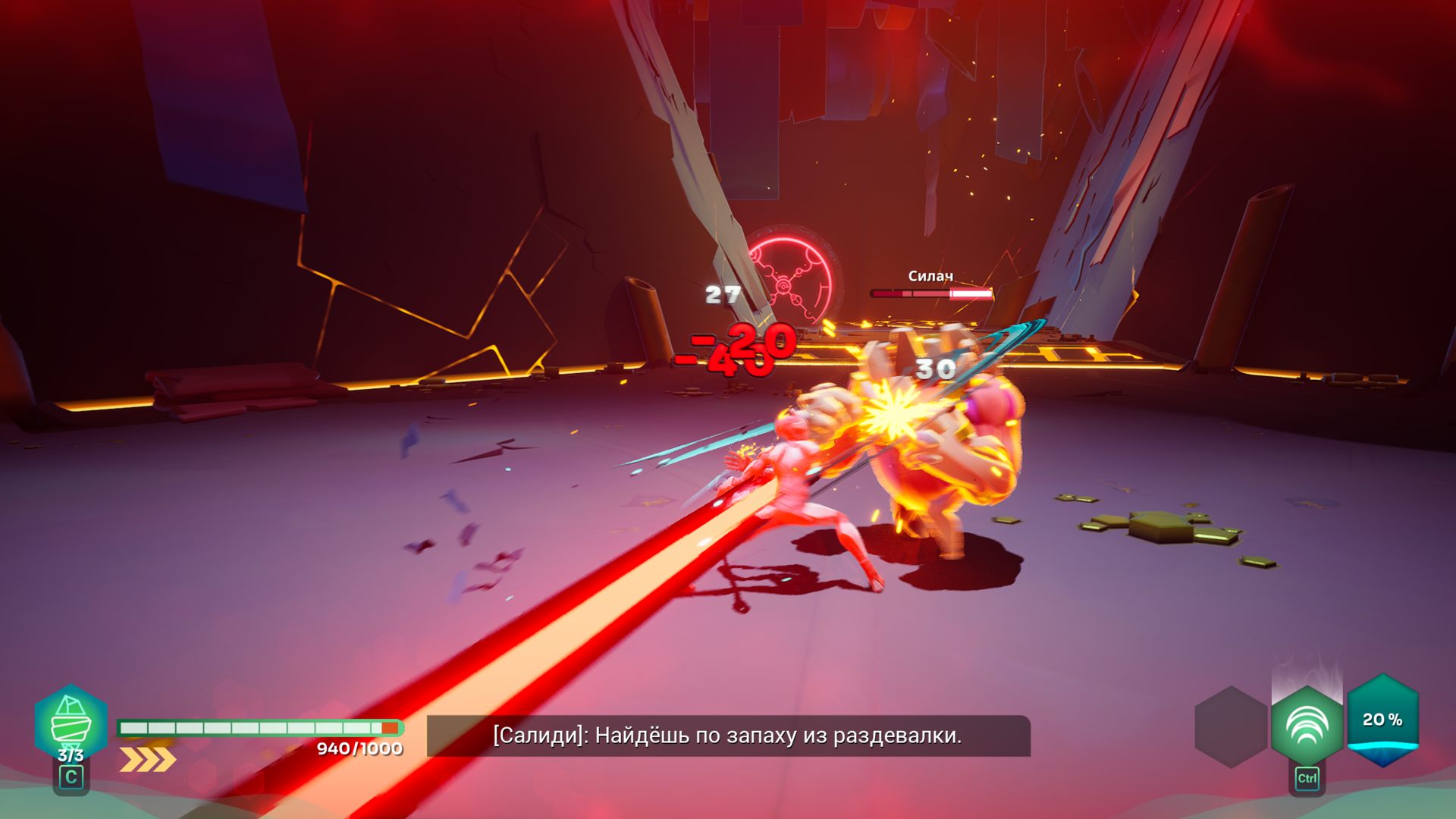Screen dimensions: 1456x819
Task: Click the empty dark hexagon ability slot
Action: 1231,726
